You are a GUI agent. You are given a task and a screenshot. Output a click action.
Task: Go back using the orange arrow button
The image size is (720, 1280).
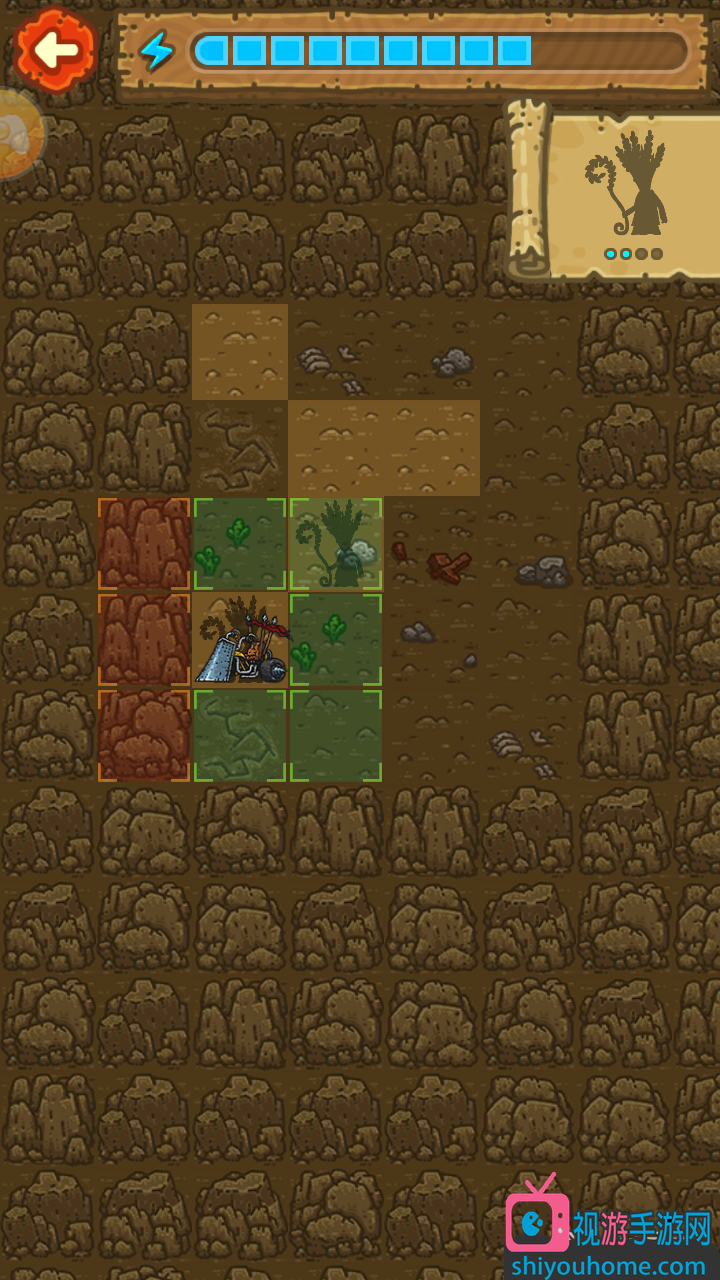pyautogui.click(x=55, y=47)
